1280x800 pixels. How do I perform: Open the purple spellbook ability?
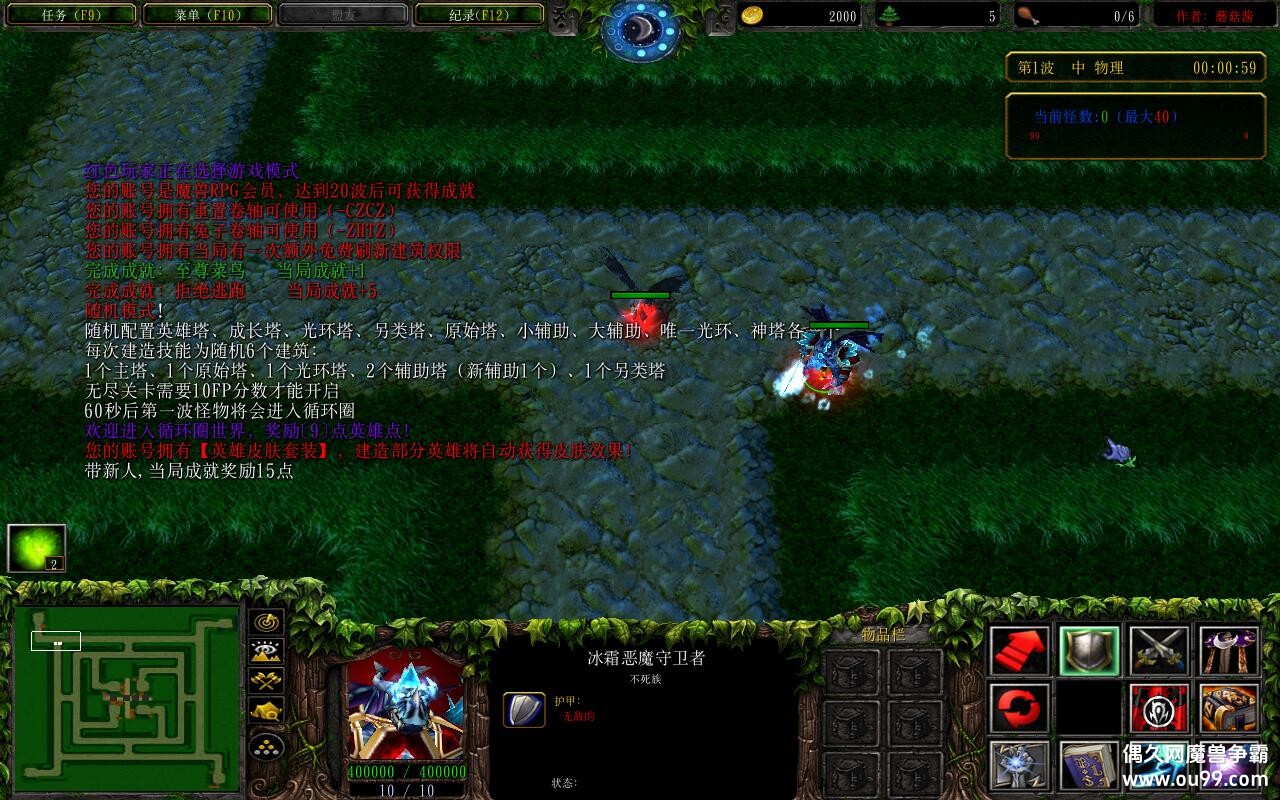tap(1090, 767)
